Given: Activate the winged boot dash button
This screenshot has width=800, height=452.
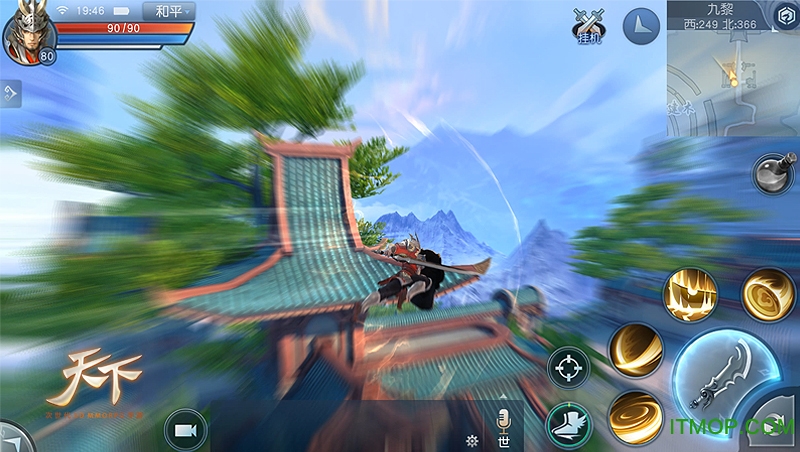Looking at the screenshot, I should [567, 426].
